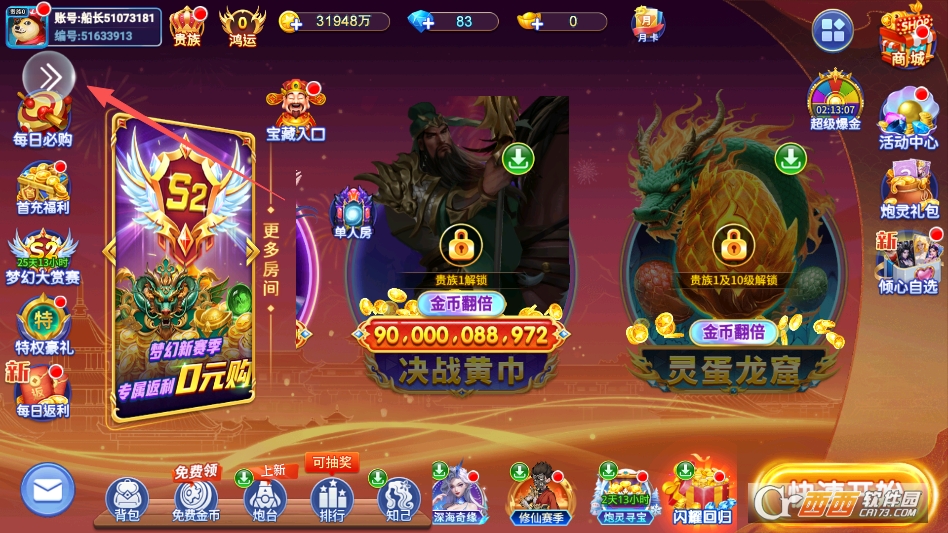Open 每日返利 daily rebate
Image resolution: width=948 pixels, height=533 pixels.
41,390
